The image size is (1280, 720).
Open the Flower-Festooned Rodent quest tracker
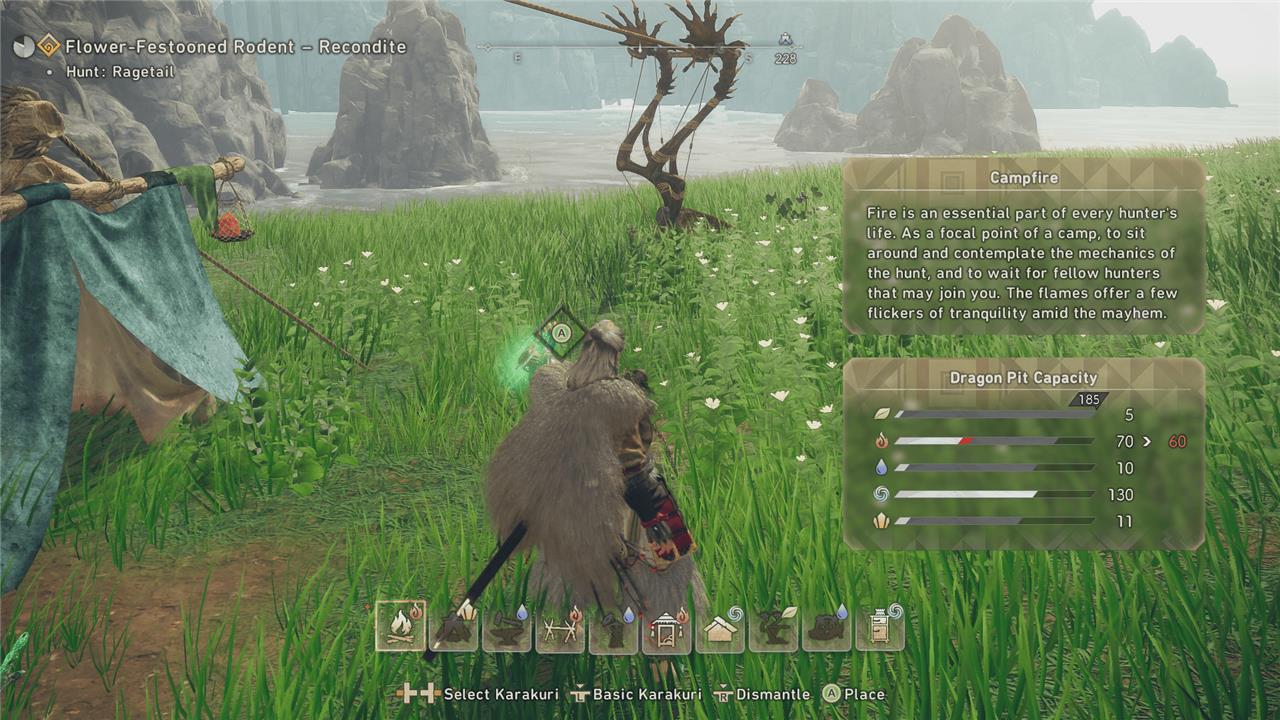[x=235, y=47]
